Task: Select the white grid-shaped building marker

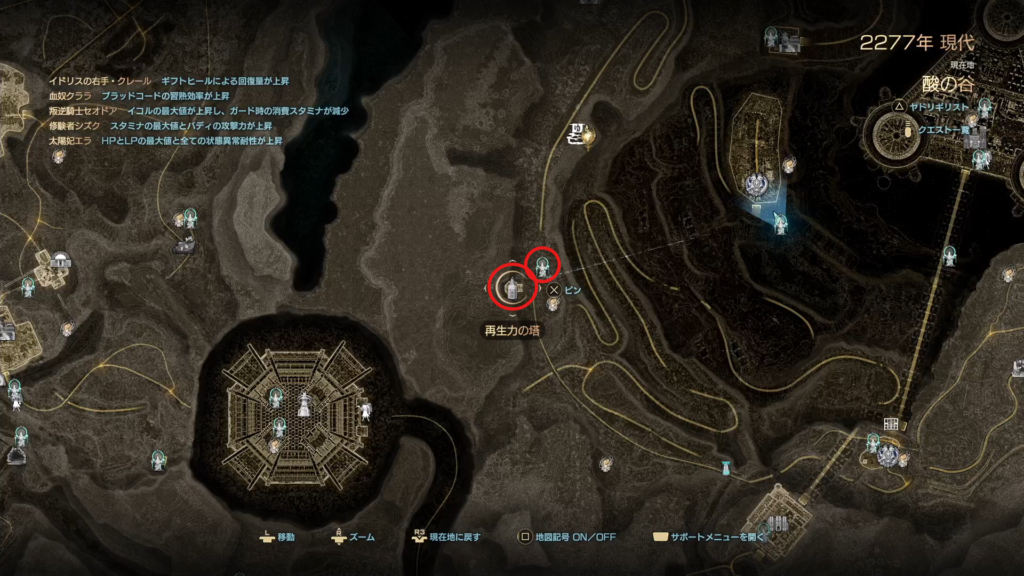Action: 890,424
